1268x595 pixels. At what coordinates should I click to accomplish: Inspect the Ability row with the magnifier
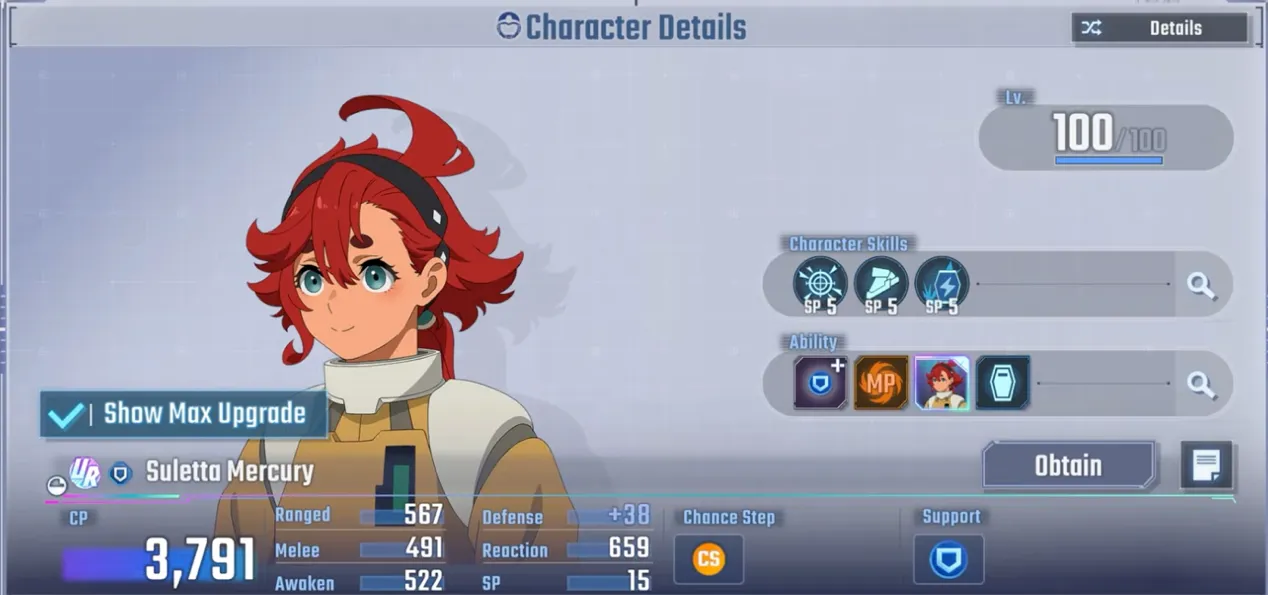pos(1201,384)
